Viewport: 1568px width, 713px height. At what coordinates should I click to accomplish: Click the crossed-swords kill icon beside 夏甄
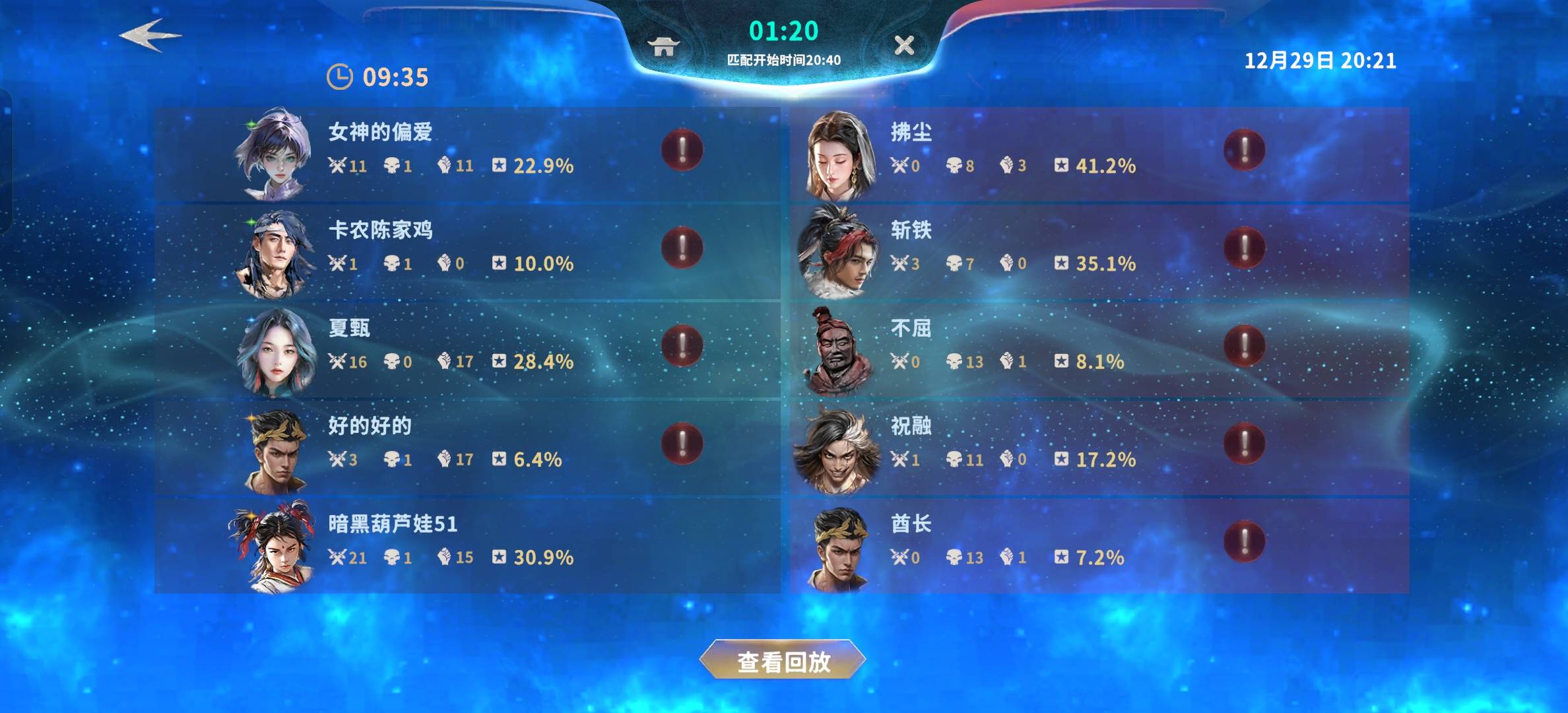[337, 361]
